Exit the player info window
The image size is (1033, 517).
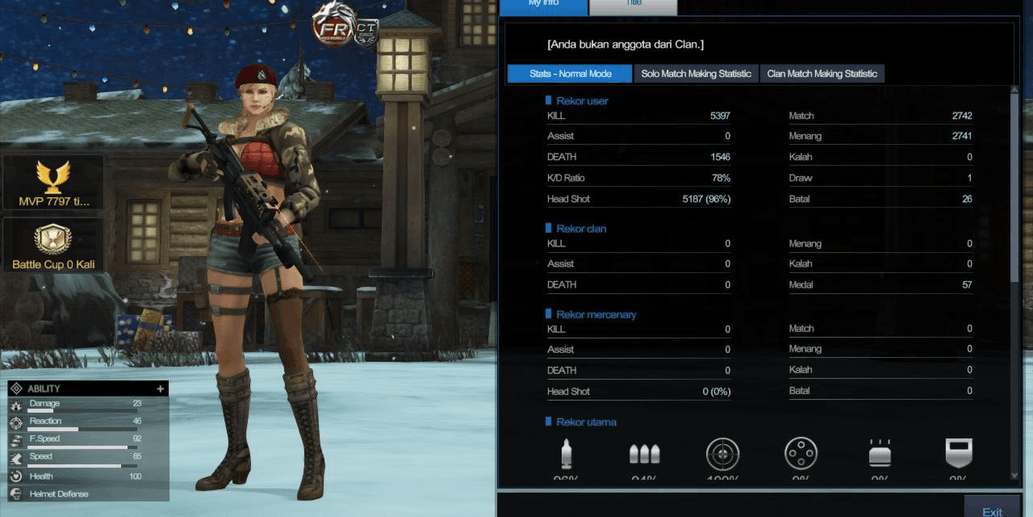coord(991,510)
